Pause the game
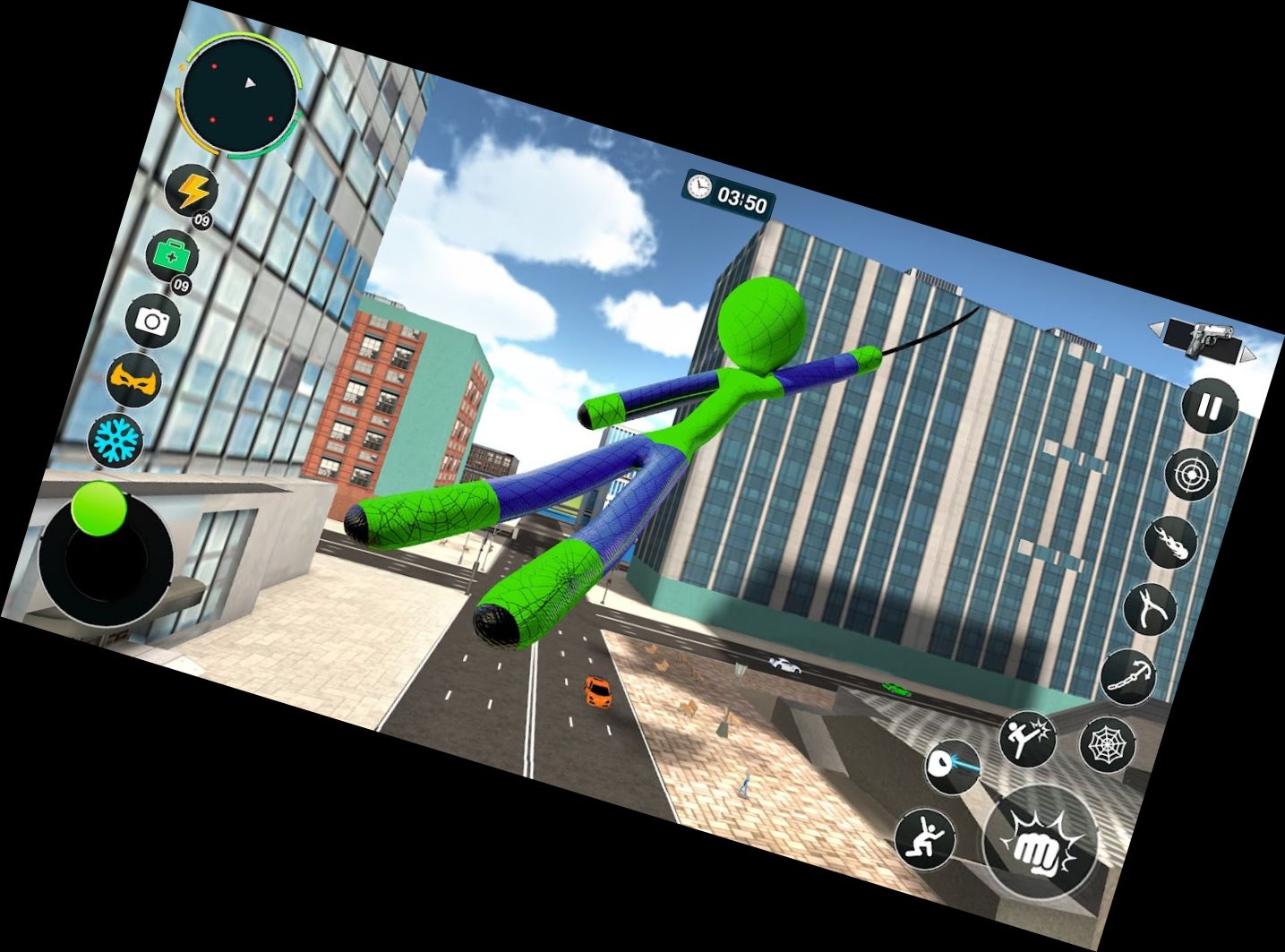The width and height of the screenshot is (1285, 952). 1209,407
